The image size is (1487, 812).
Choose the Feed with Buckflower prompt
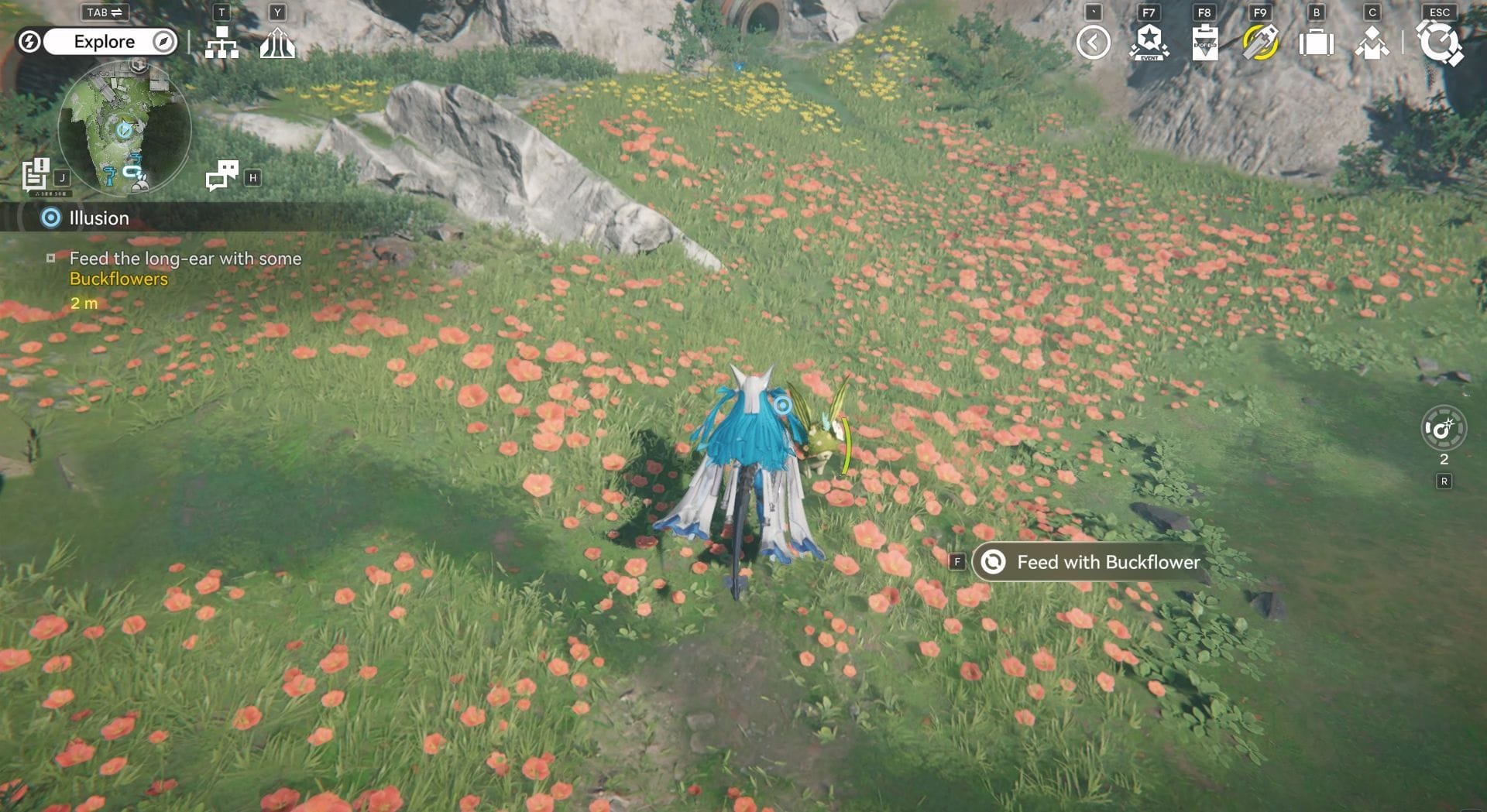pos(1091,562)
